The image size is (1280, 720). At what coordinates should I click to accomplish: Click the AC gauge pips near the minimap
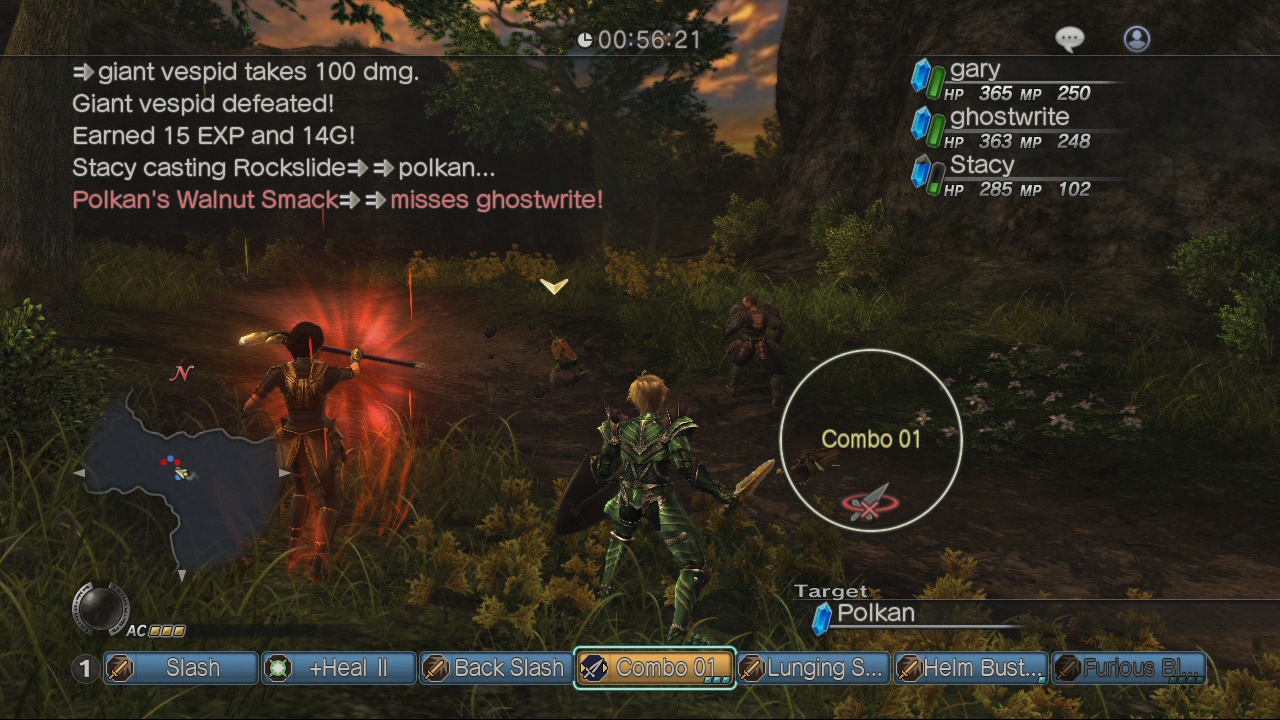click(x=168, y=630)
